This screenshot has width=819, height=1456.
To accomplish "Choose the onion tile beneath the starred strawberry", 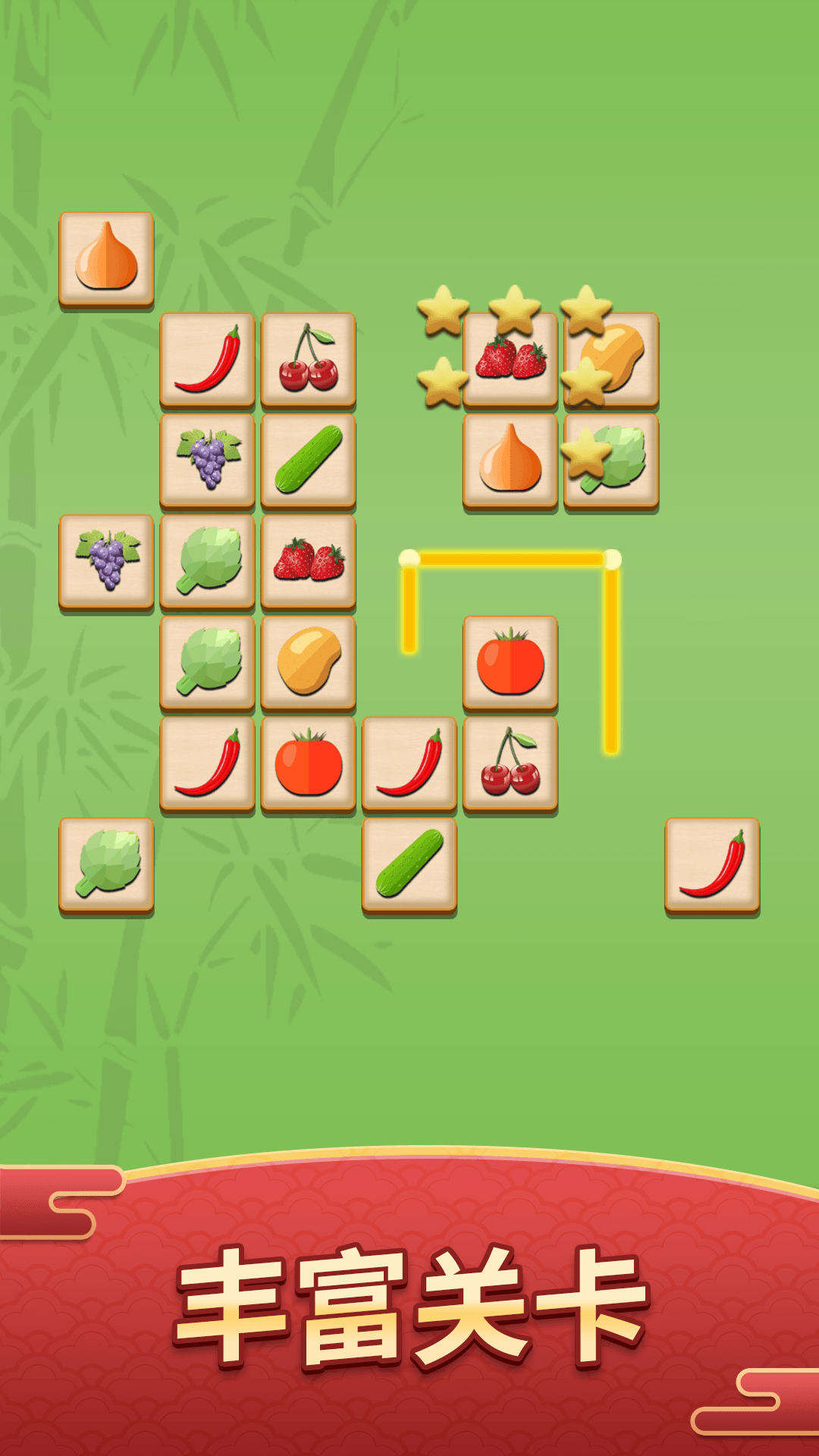I will coord(510,460).
